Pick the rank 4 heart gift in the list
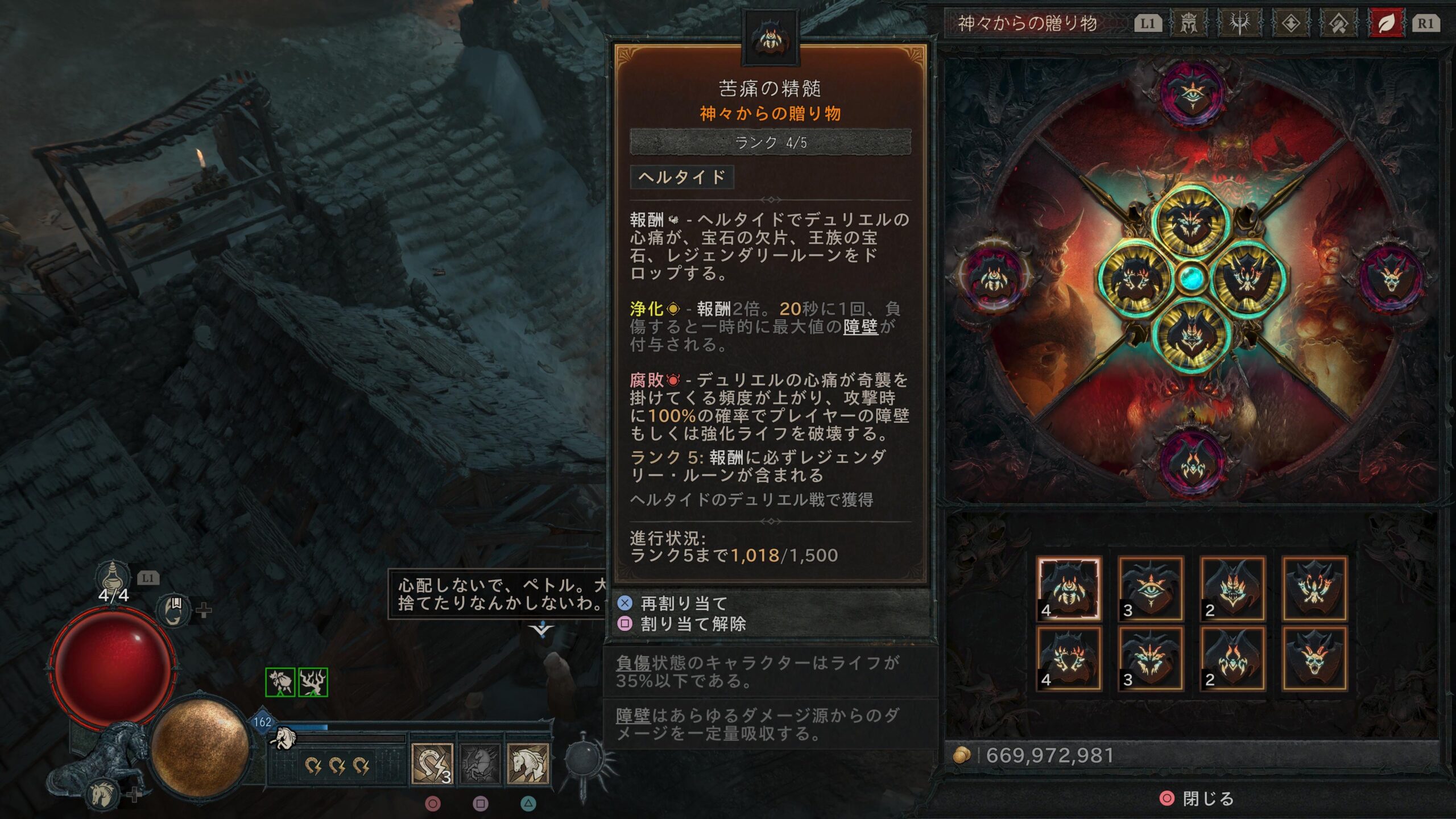 [x=1069, y=659]
